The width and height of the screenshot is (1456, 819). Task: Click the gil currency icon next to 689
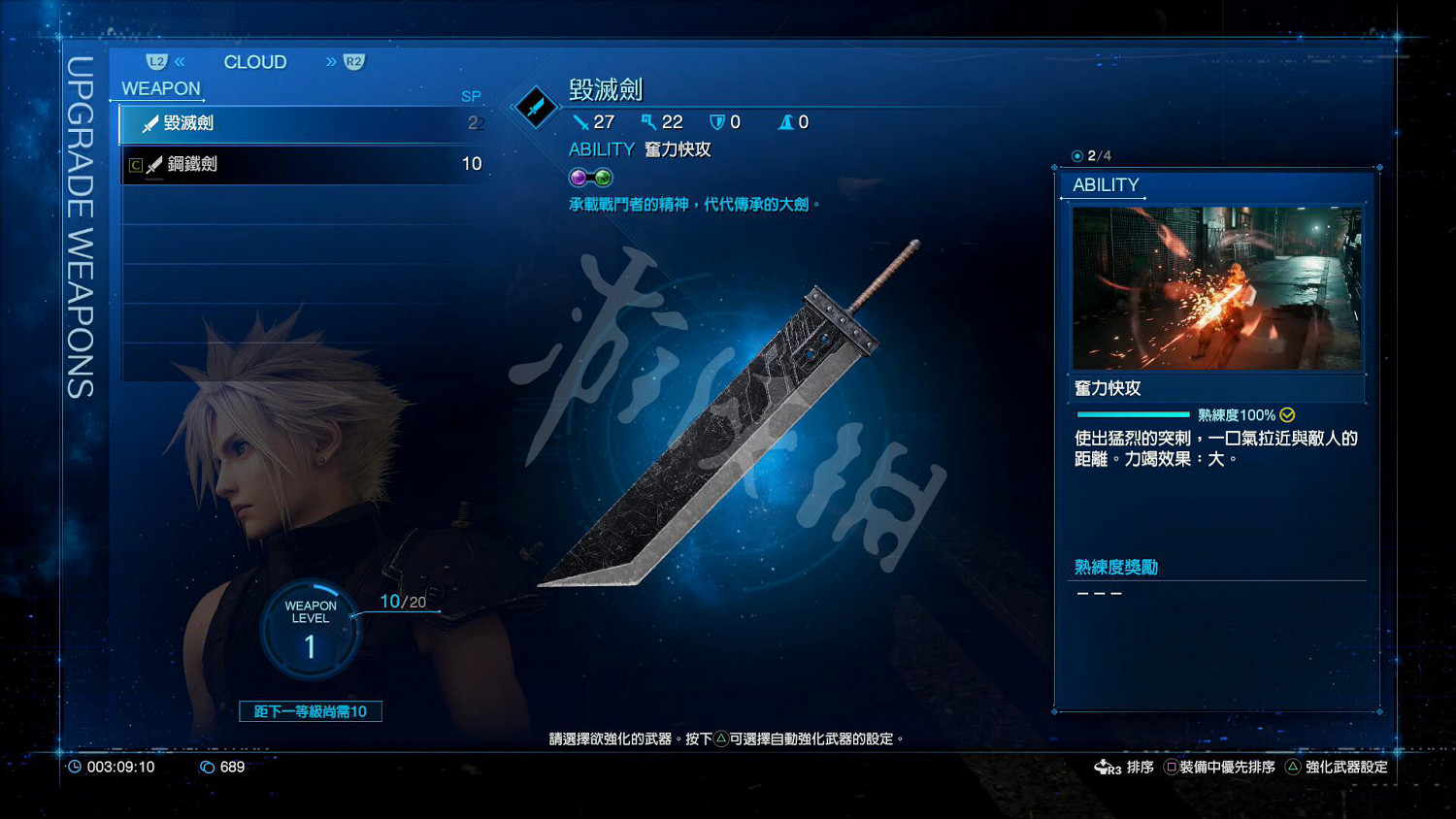click(x=207, y=767)
